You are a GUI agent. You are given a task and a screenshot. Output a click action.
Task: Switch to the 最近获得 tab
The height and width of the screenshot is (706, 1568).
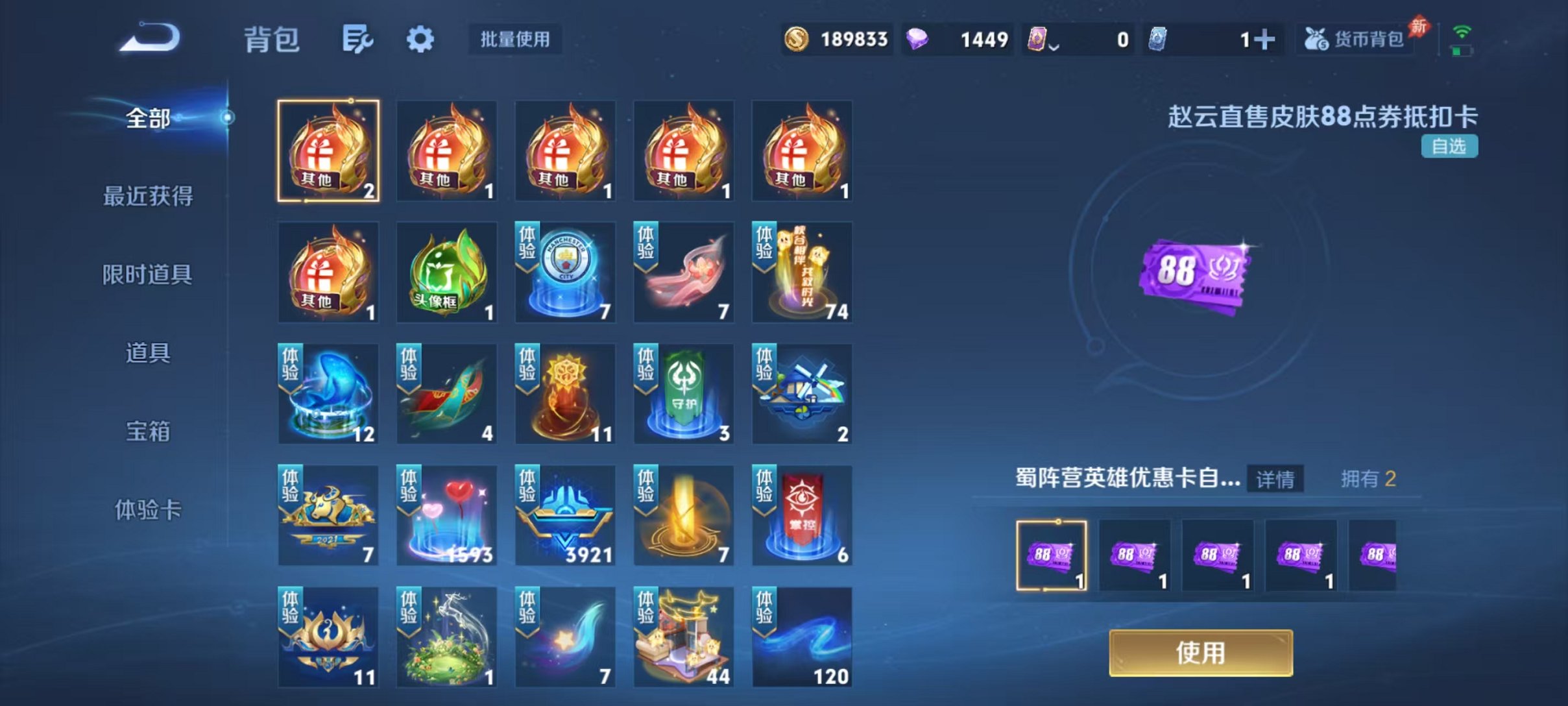pyautogui.click(x=148, y=196)
